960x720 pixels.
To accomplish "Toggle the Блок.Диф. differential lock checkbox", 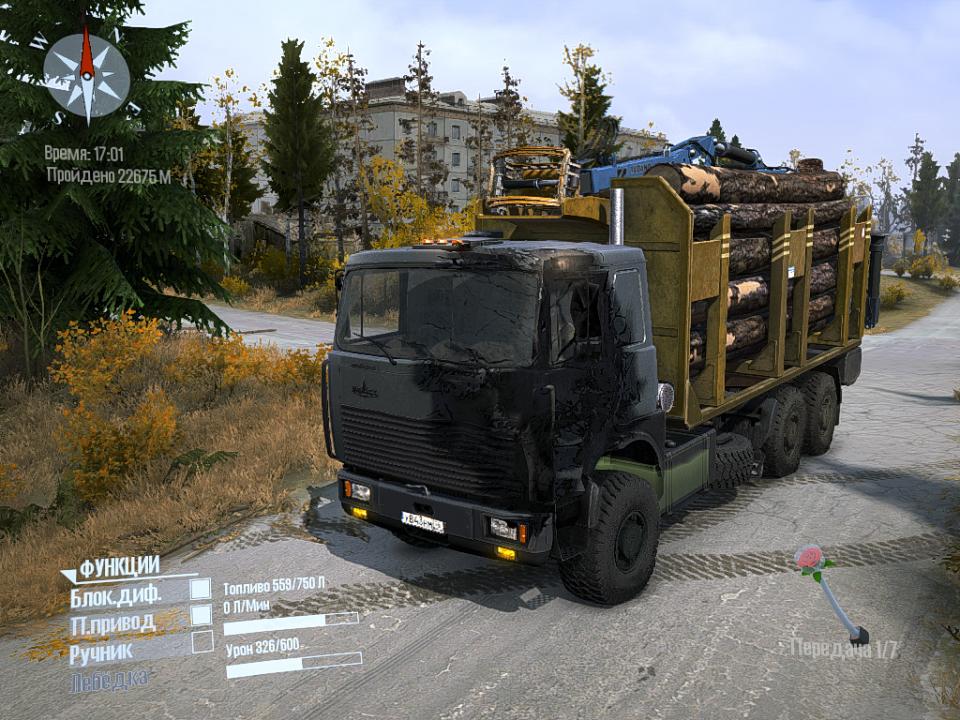I will 201,589.
